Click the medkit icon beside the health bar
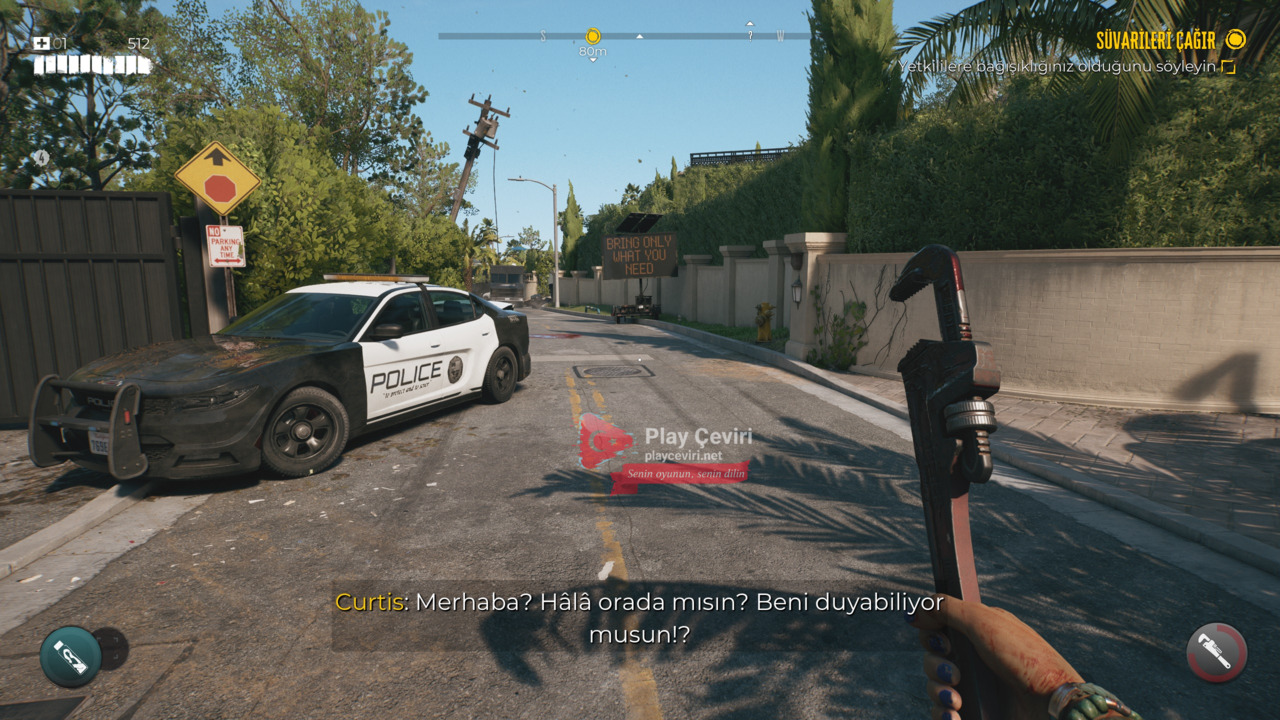This screenshot has height=720, width=1280. (x=41, y=43)
